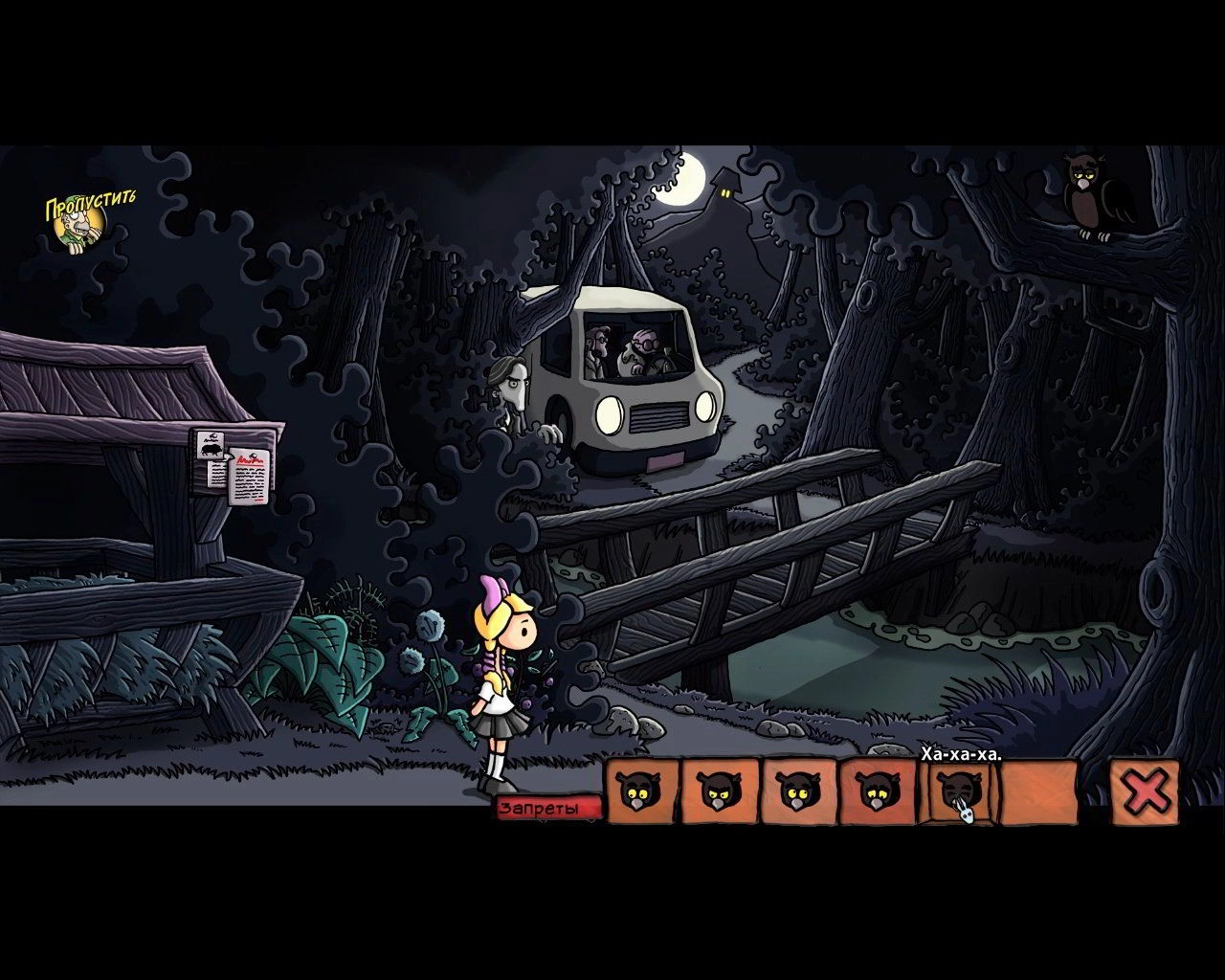
Task: Close the owl dialogue panel with the red X
Action: tap(1146, 791)
